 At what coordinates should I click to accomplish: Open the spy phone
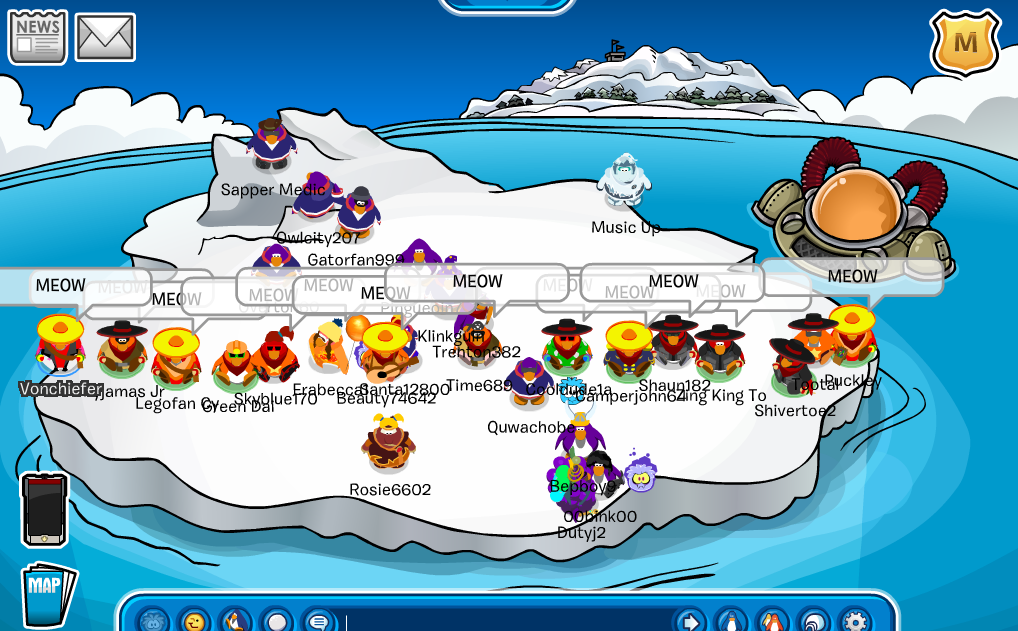click(x=45, y=510)
